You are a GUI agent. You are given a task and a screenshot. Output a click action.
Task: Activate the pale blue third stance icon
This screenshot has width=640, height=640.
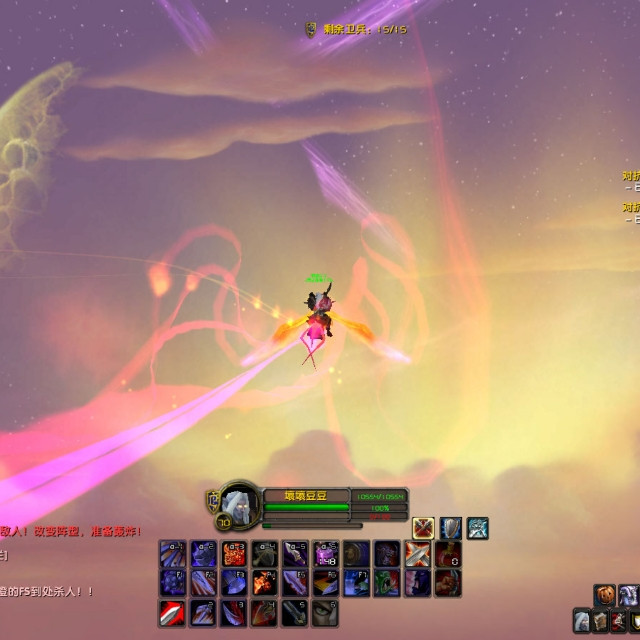click(x=478, y=528)
